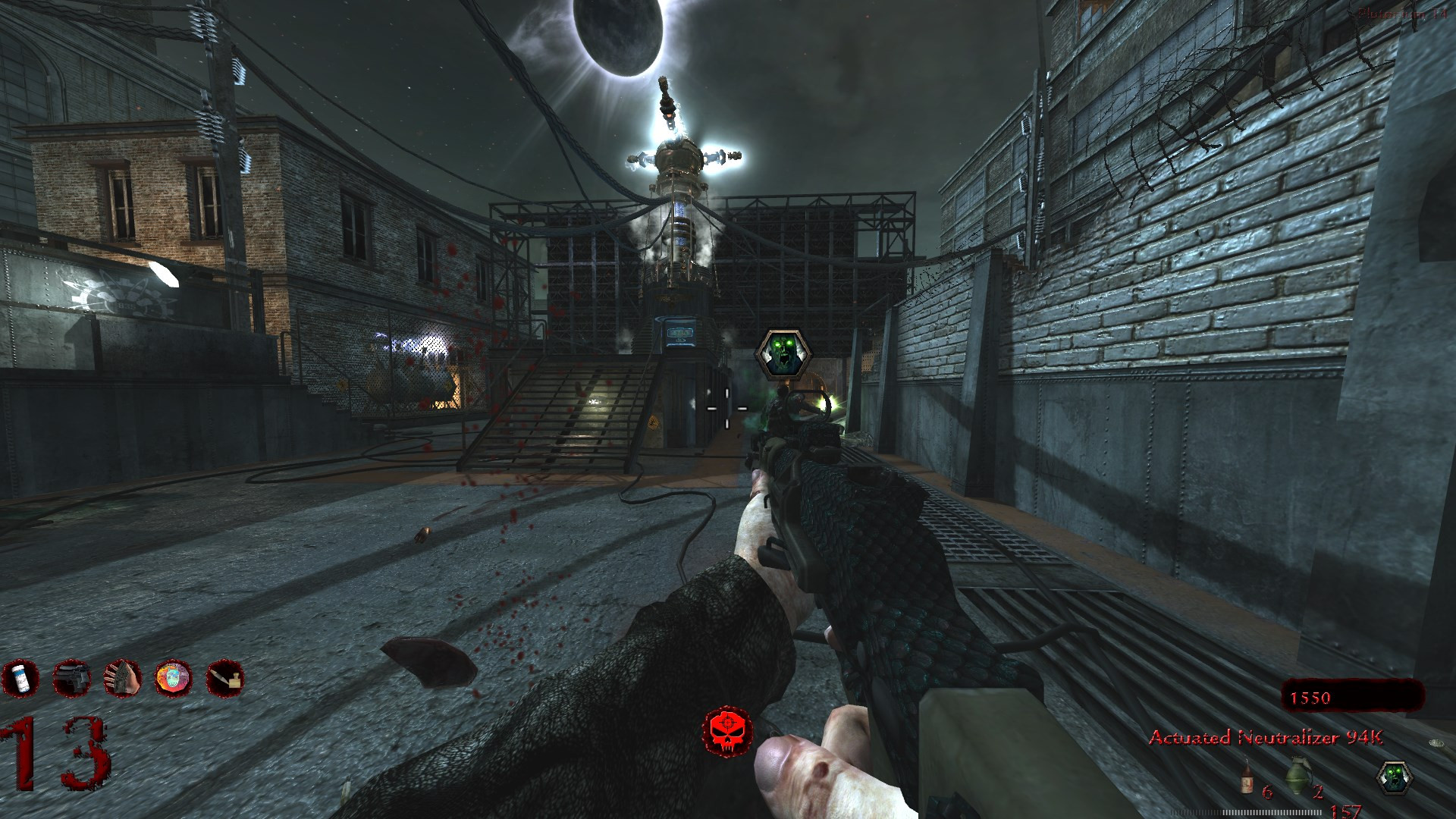1456x819 pixels.
Task: Click the molotov cocktail equipment icon
Action: [1246, 777]
